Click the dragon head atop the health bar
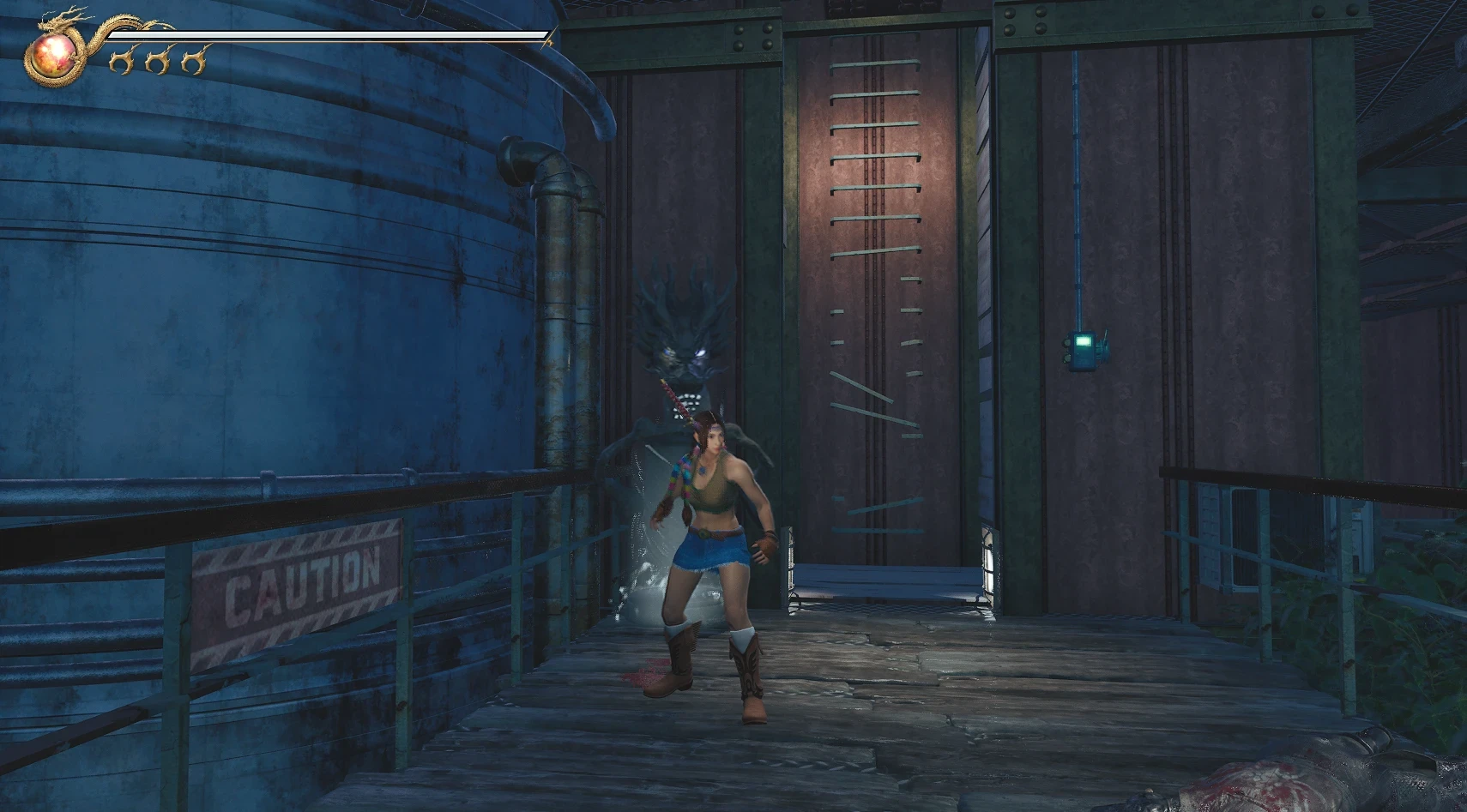 51,22
